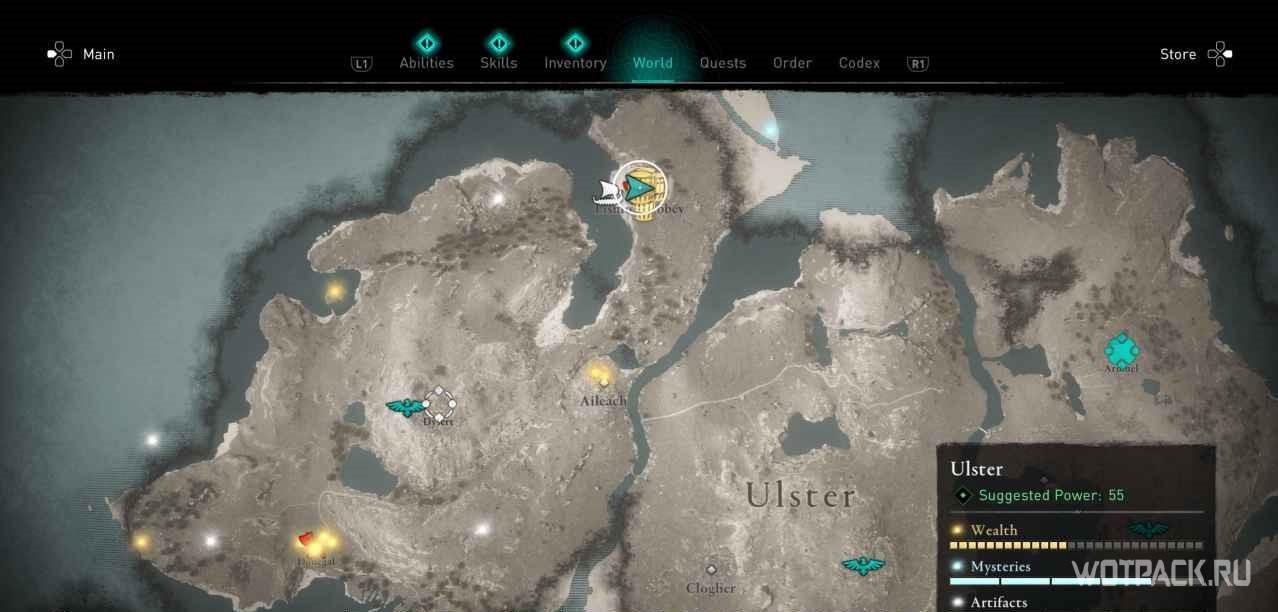Open the Inventory tab

coord(575,62)
